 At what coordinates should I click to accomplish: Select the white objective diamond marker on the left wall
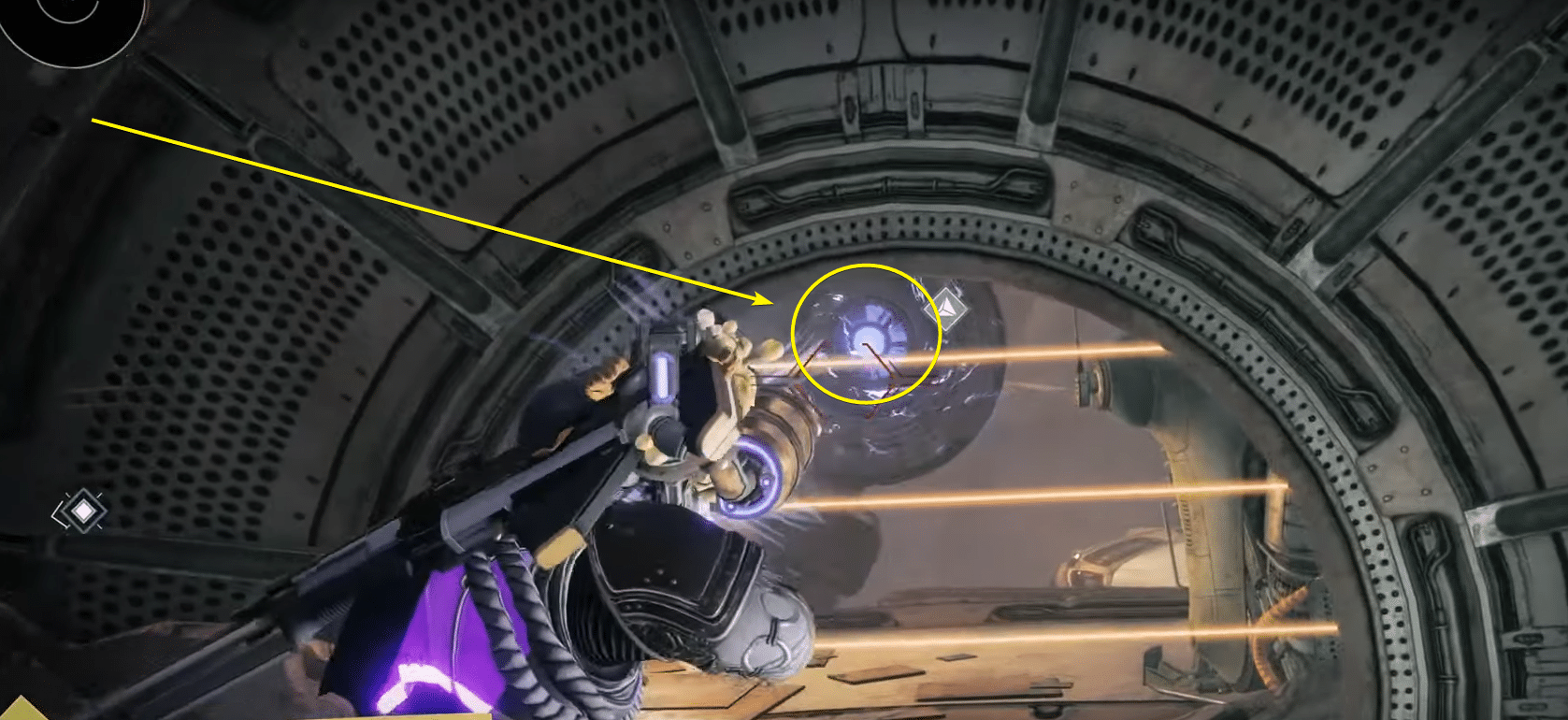click(84, 510)
